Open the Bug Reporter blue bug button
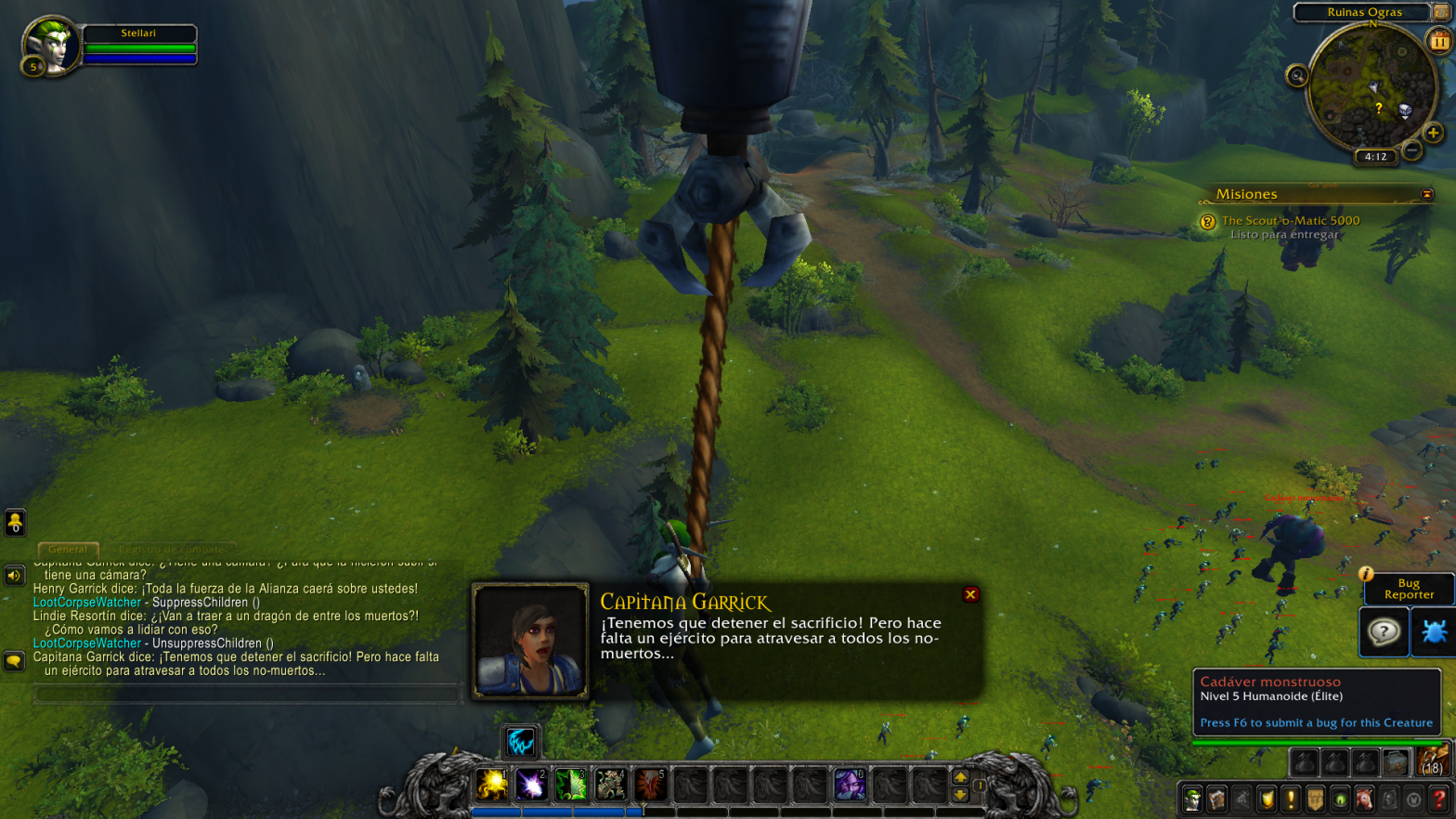The image size is (1456, 819). pos(1434,632)
